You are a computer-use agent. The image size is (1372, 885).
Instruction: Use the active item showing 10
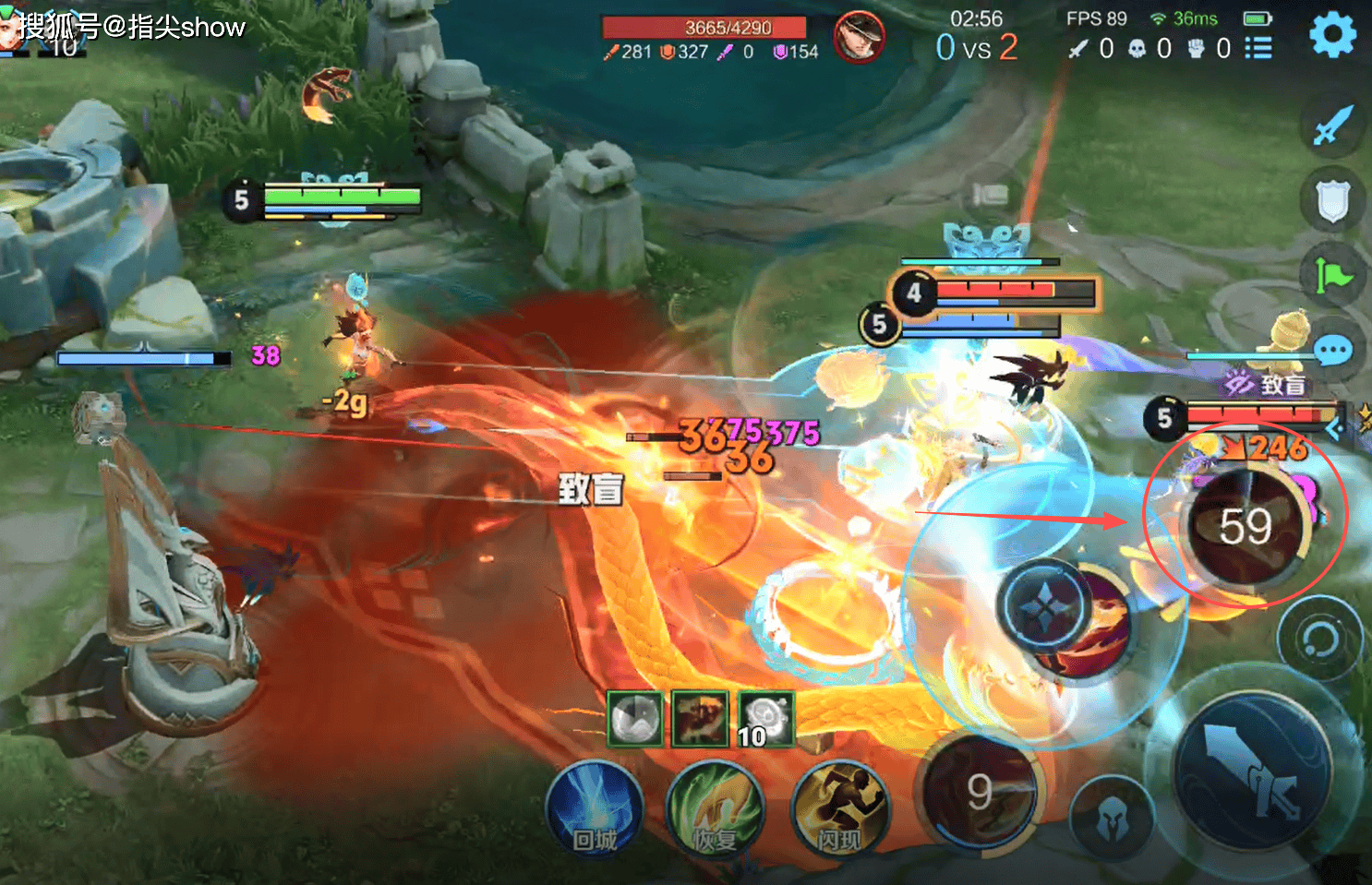(x=765, y=718)
